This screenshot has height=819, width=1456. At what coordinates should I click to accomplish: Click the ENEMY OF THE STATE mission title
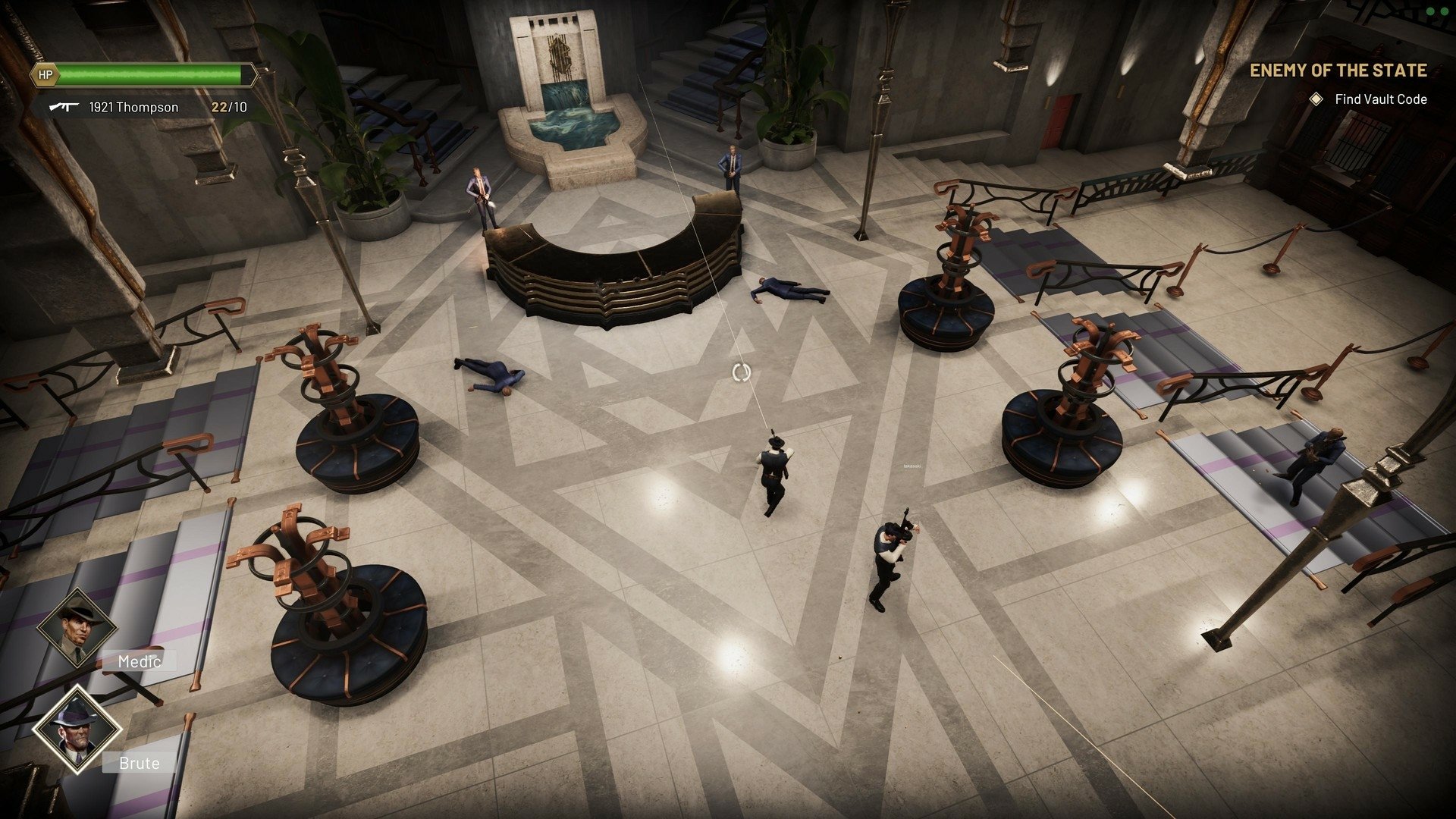[x=1338, y=71]
